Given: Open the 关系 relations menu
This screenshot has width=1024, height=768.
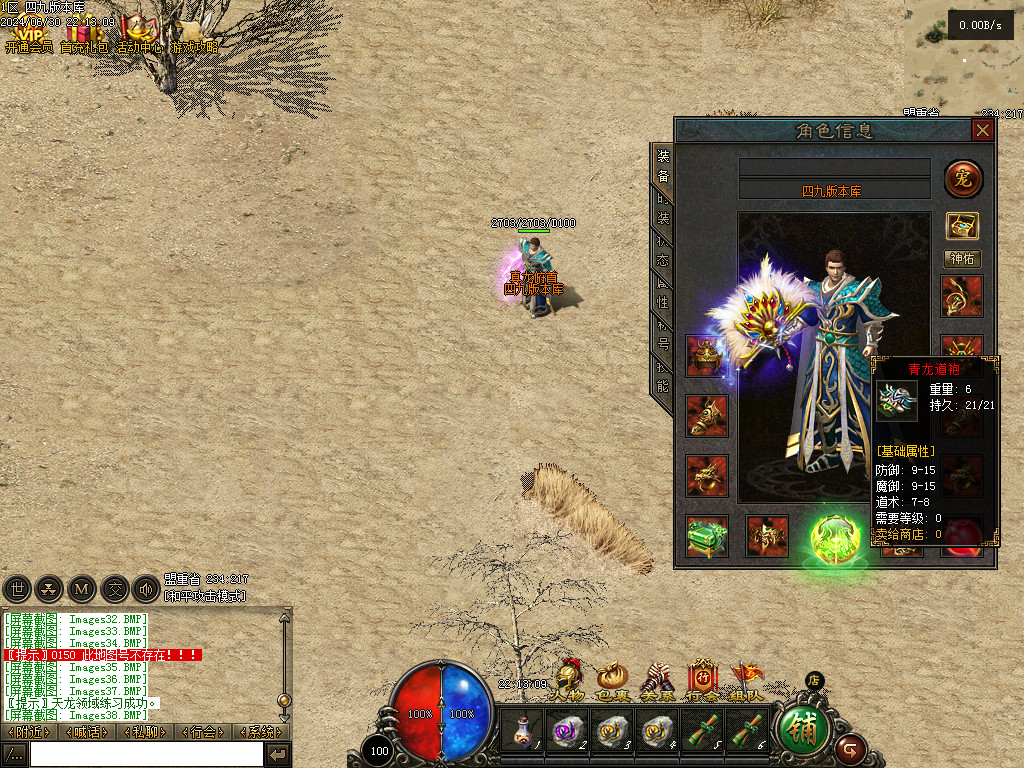Looking at the screenshot, I should coord(657,680).
